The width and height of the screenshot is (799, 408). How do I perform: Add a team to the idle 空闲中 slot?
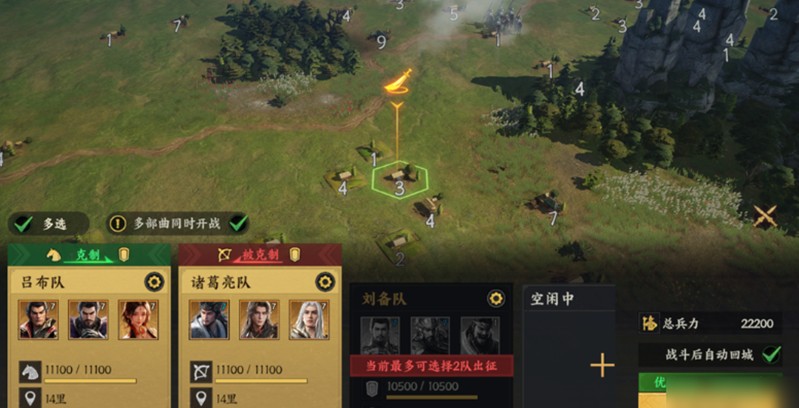[602, 365]
